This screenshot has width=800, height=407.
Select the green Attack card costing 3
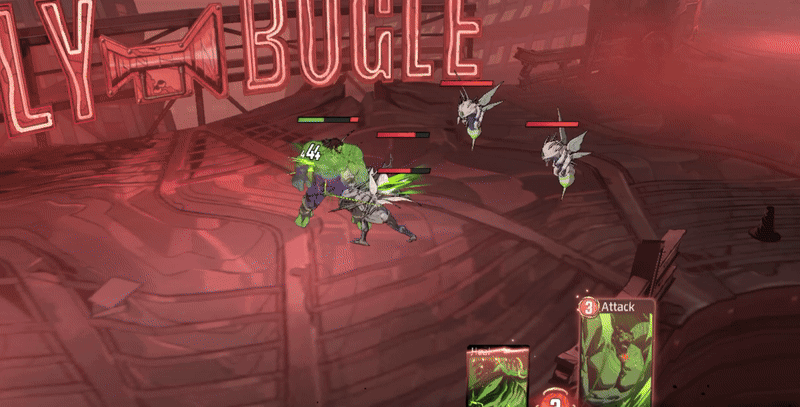click(x=617, y=355)
